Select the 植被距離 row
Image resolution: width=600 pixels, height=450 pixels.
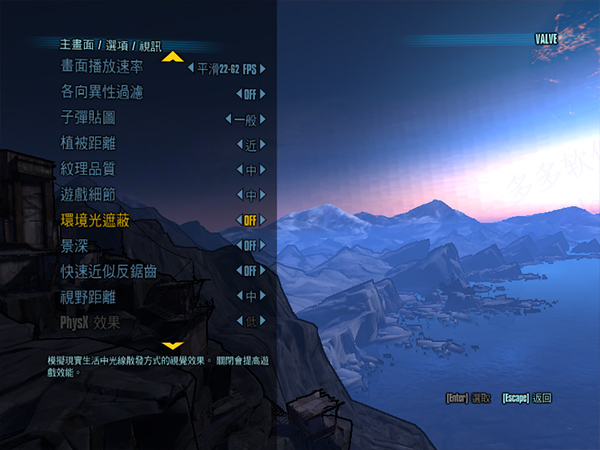88,144
